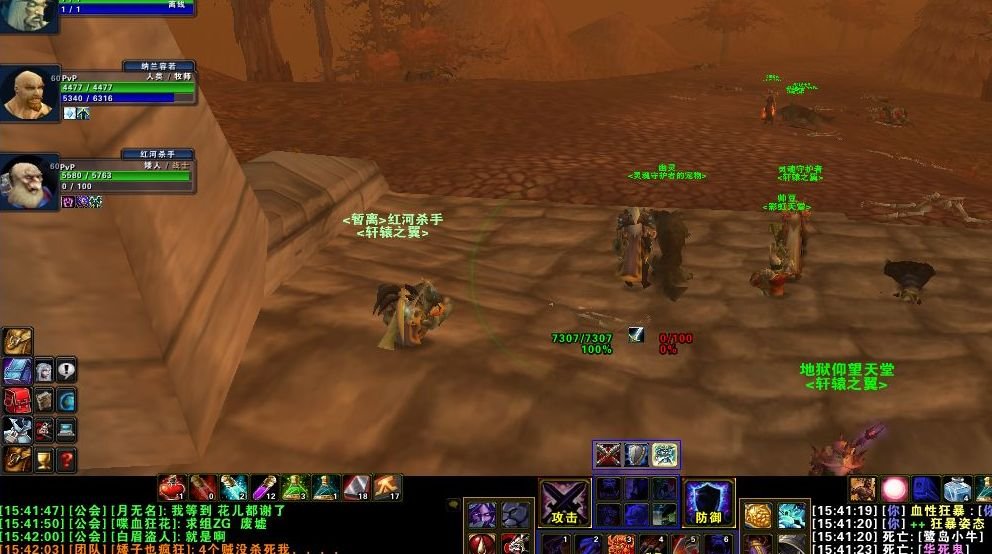Select the crossed swords stance icon
992x554 pixels.
click(x=608, y=455)
